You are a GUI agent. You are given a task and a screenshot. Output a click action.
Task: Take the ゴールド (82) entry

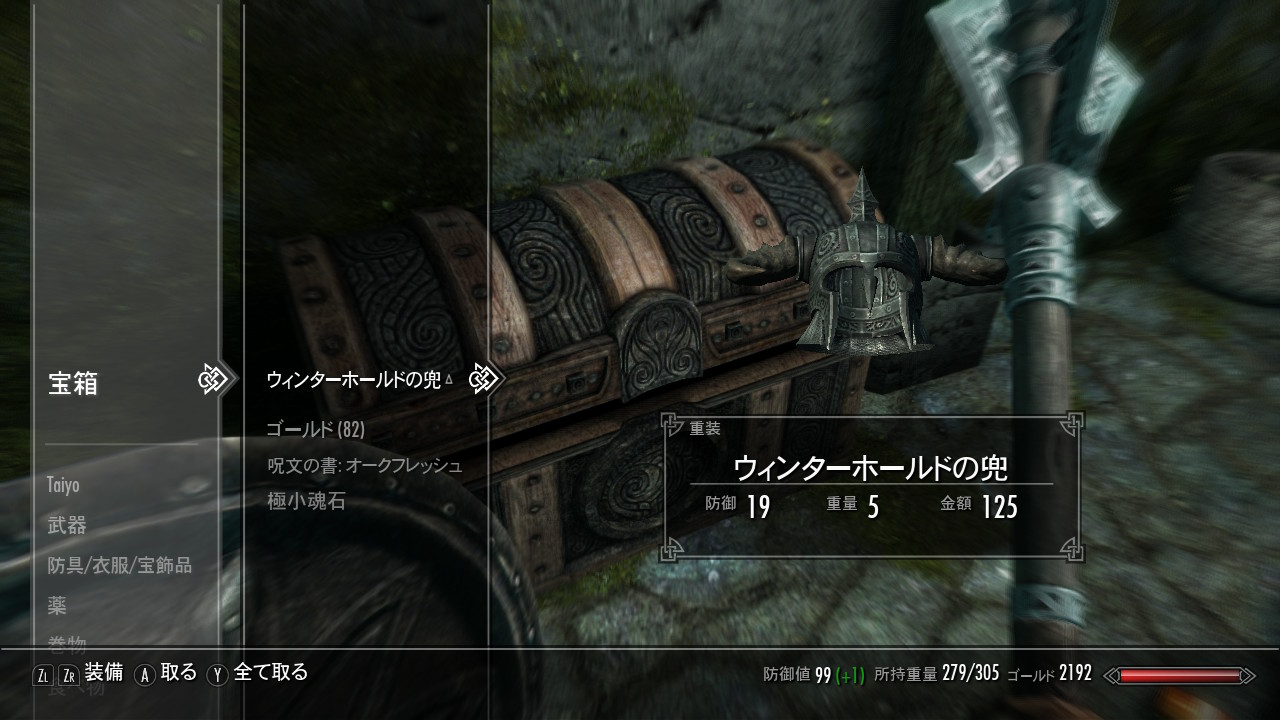(x=315, y=430)
